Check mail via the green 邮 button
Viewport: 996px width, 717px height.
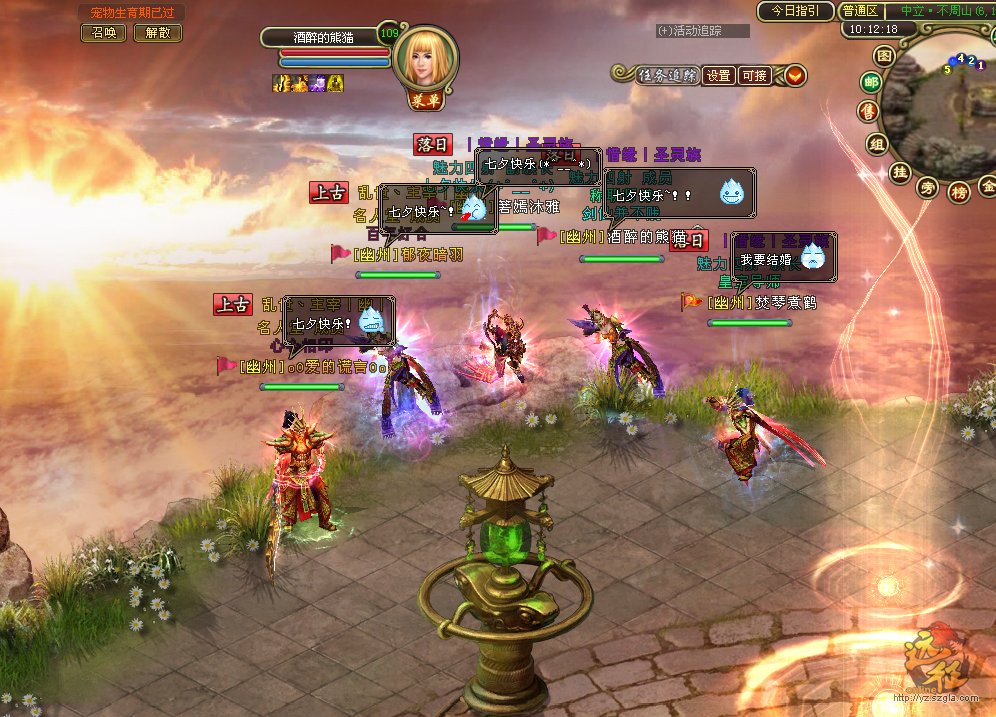click(x=871, y=83)
